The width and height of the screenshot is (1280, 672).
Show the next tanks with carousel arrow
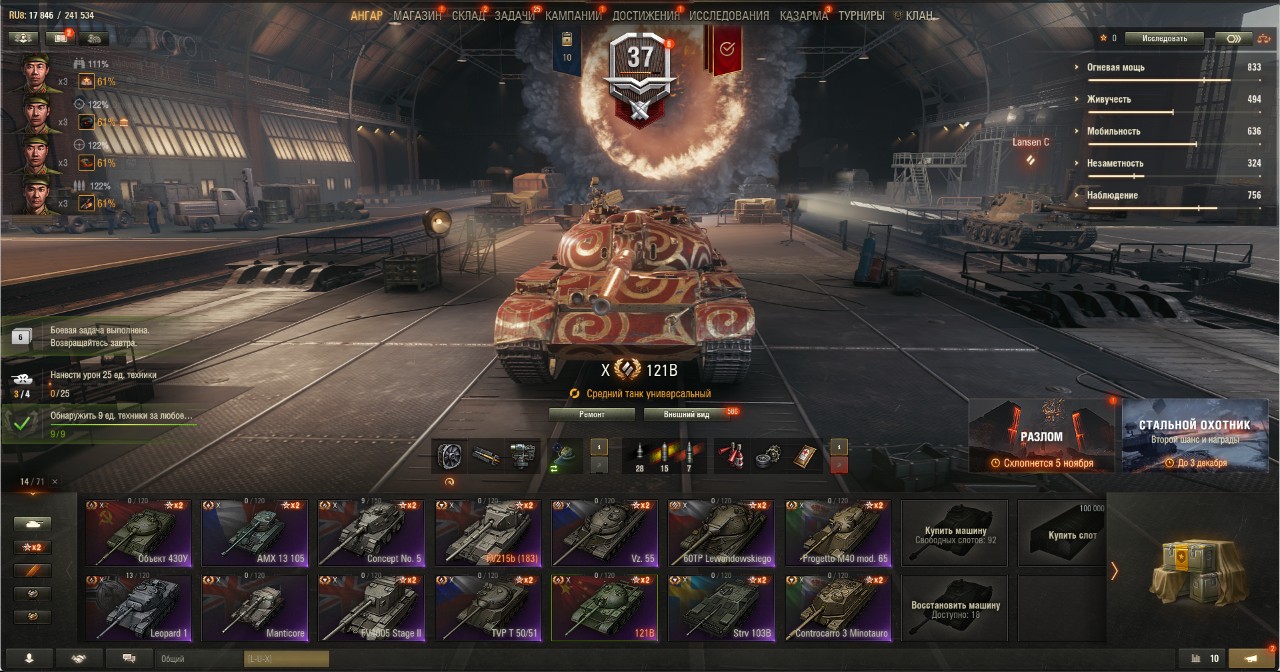[x=1114, y=571]
